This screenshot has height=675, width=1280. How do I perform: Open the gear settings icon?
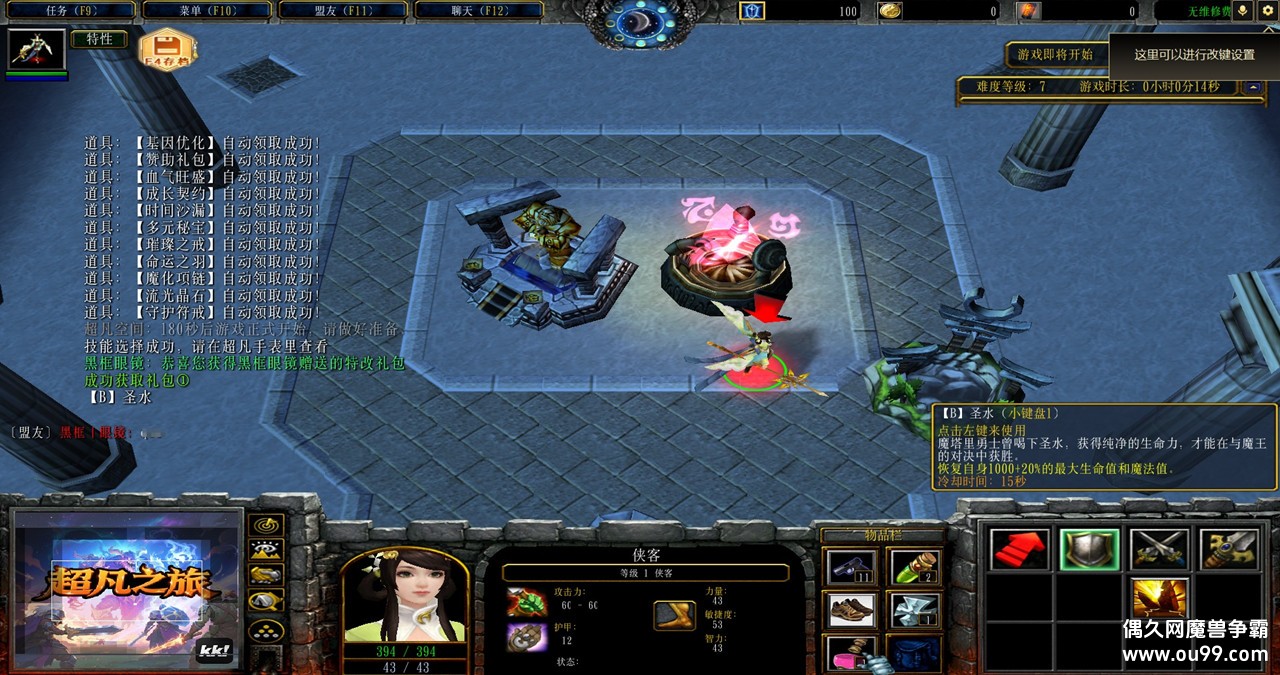tap(1267, 11)
